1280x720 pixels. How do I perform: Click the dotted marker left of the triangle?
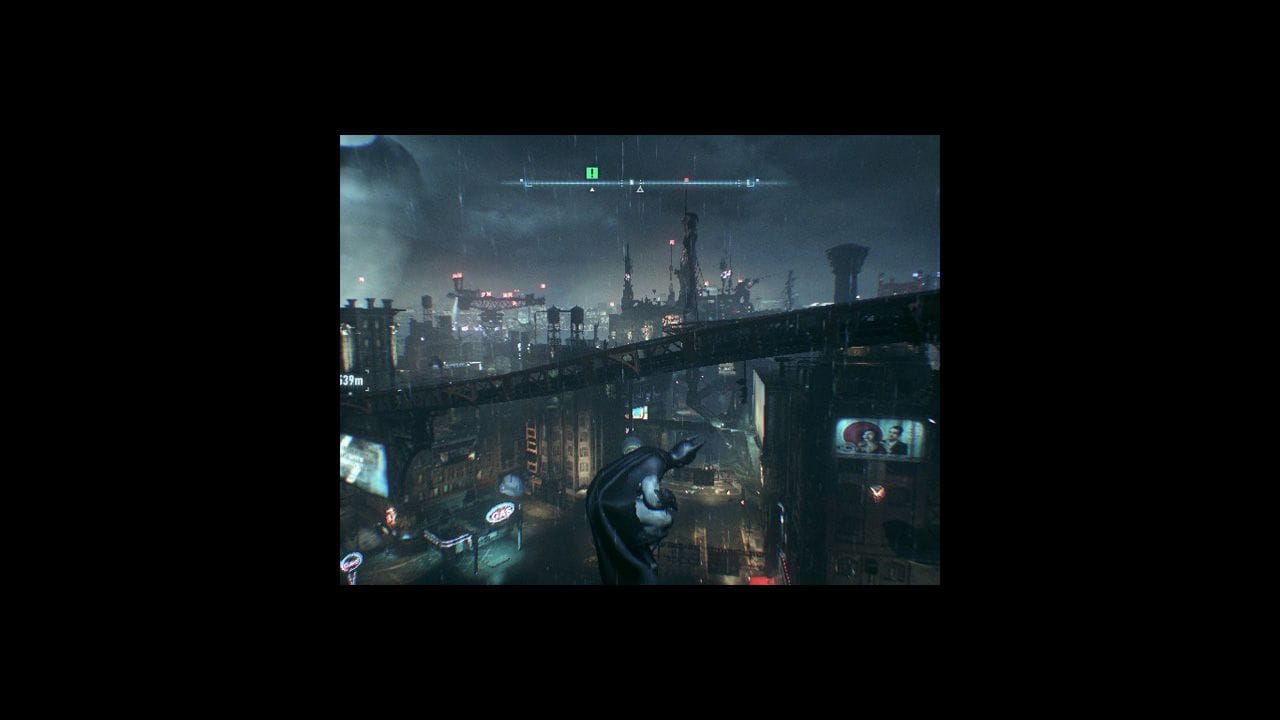tap(621, 182)
